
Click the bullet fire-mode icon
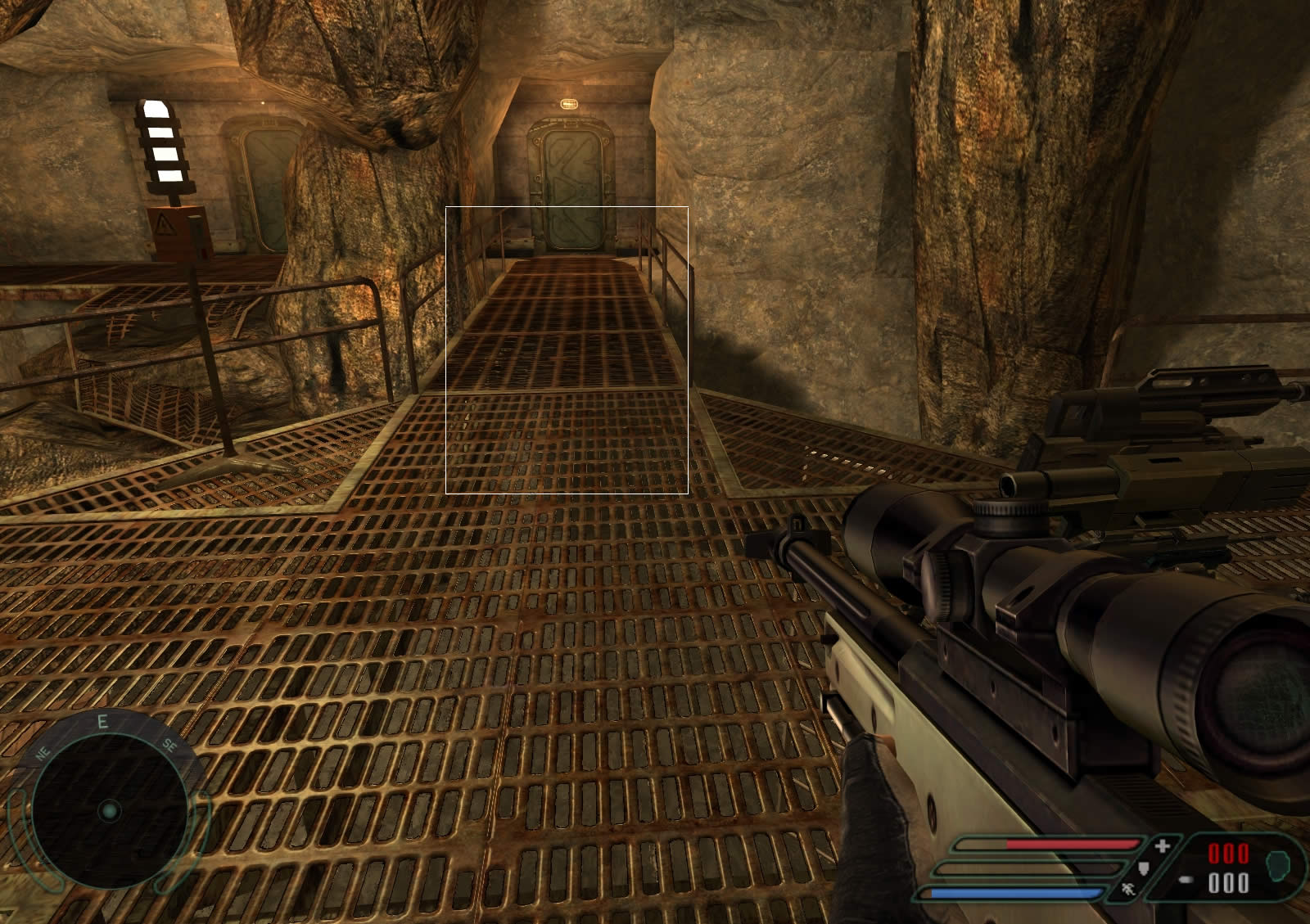pos(1186,881)
